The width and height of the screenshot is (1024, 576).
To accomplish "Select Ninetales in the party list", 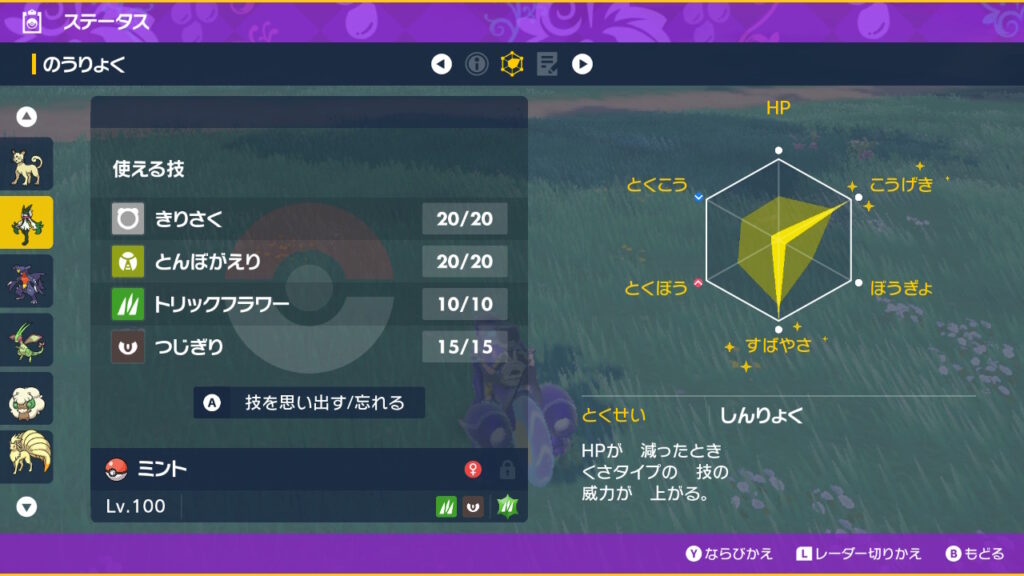I will point(27,456).
